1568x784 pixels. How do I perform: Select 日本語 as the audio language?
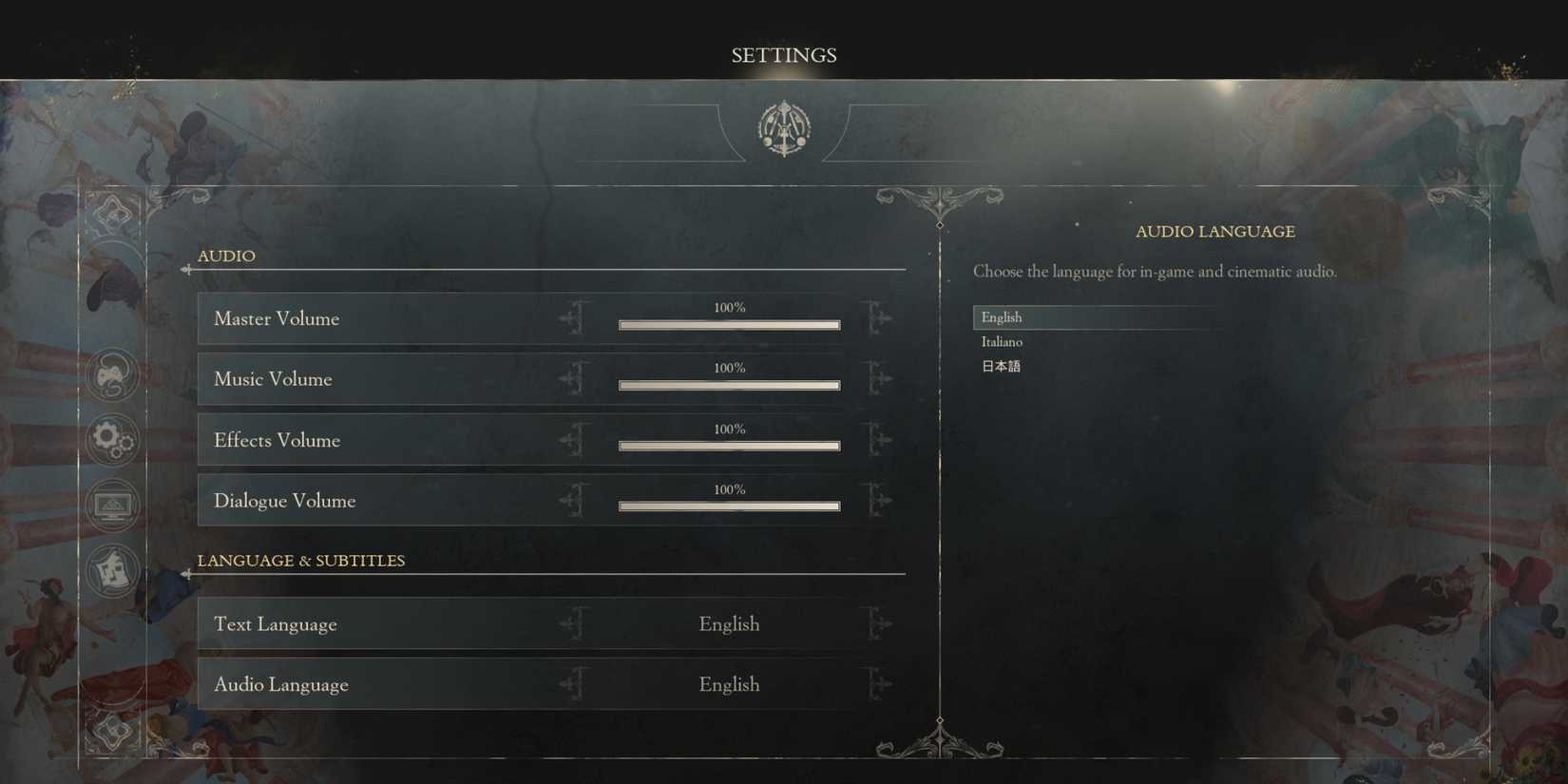(x=1000, y=365)
